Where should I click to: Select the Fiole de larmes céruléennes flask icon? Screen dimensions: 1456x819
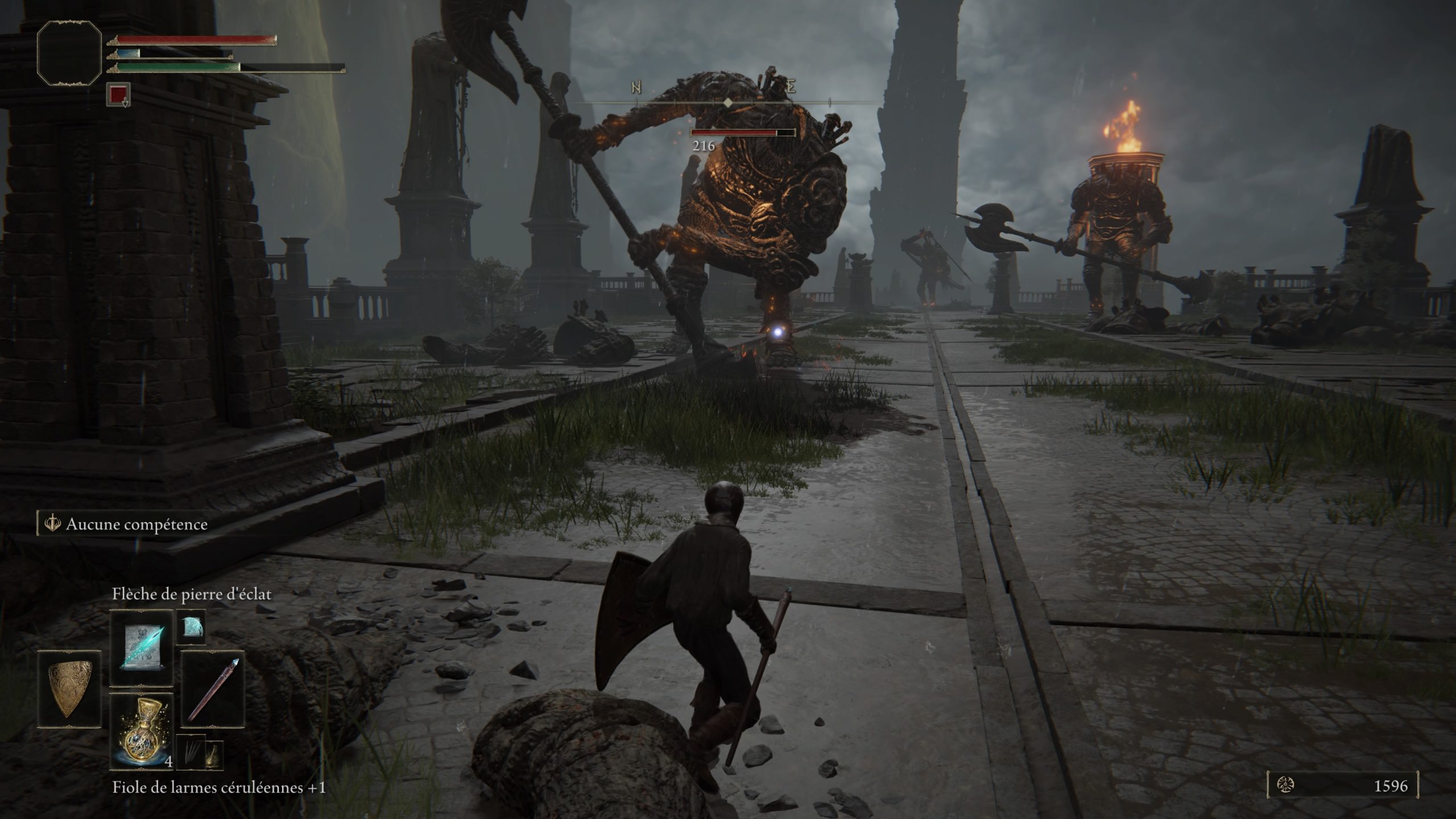pos(141,731)
